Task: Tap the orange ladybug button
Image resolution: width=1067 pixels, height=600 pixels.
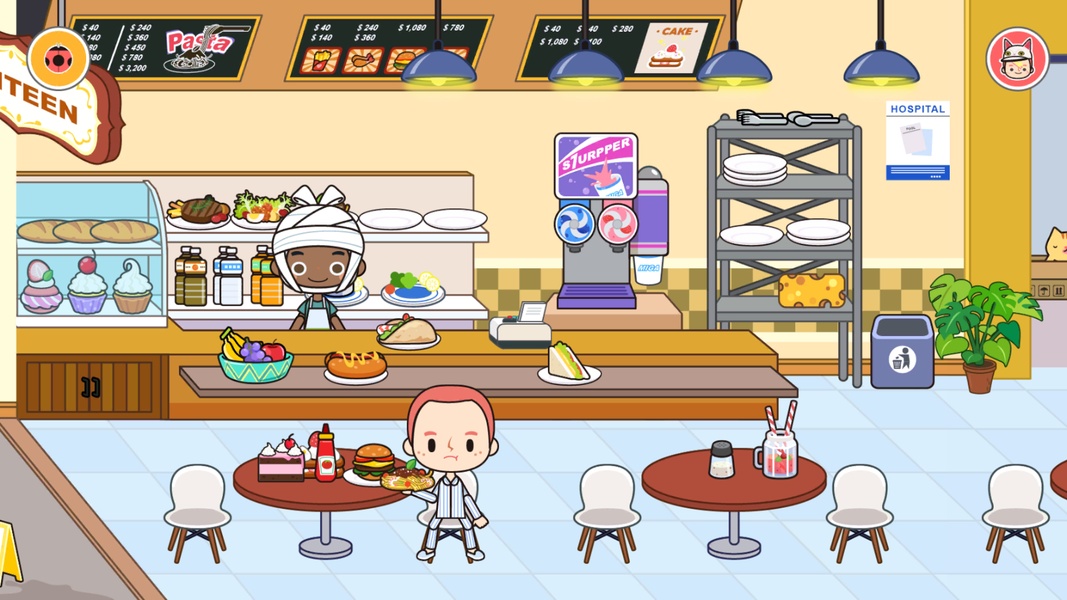Action: (x=58, y=59)
